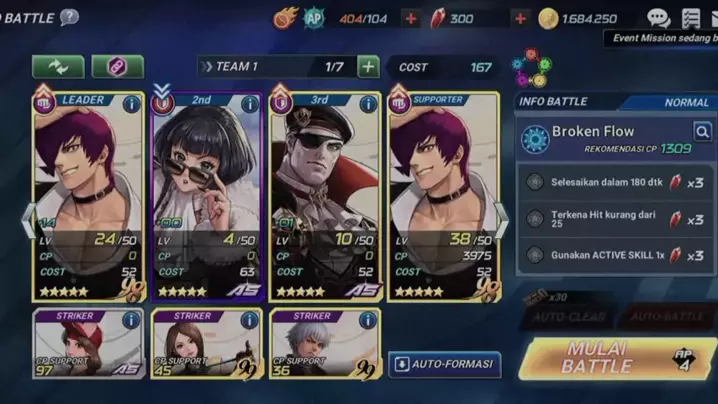Activate the purple chain link button
This screenshot has width=718, height=404.
[118, 66]
